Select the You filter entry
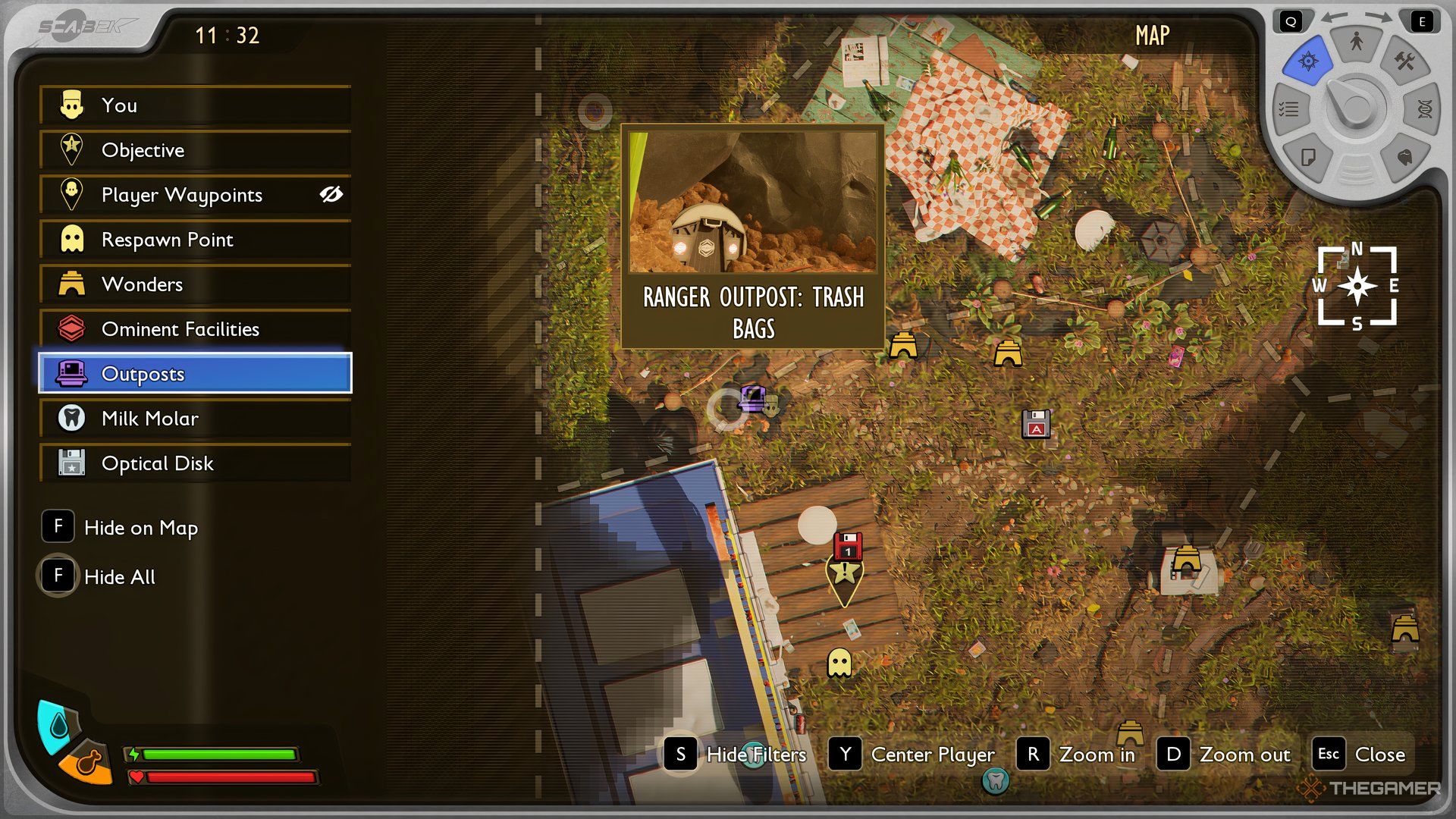1456x819 pixels. [195, 105]
